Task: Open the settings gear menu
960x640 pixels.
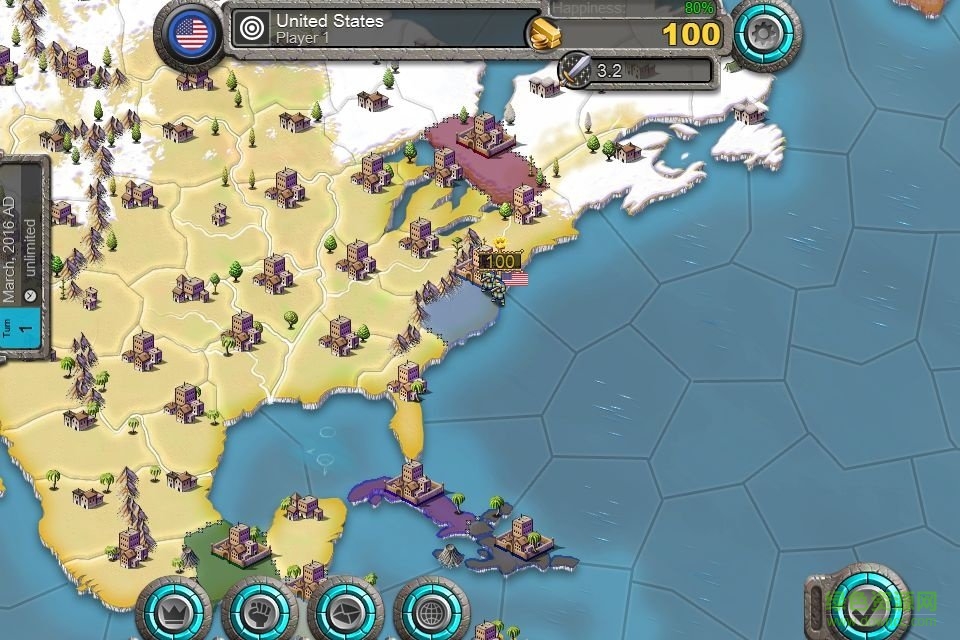Action: tap(765, 33)
